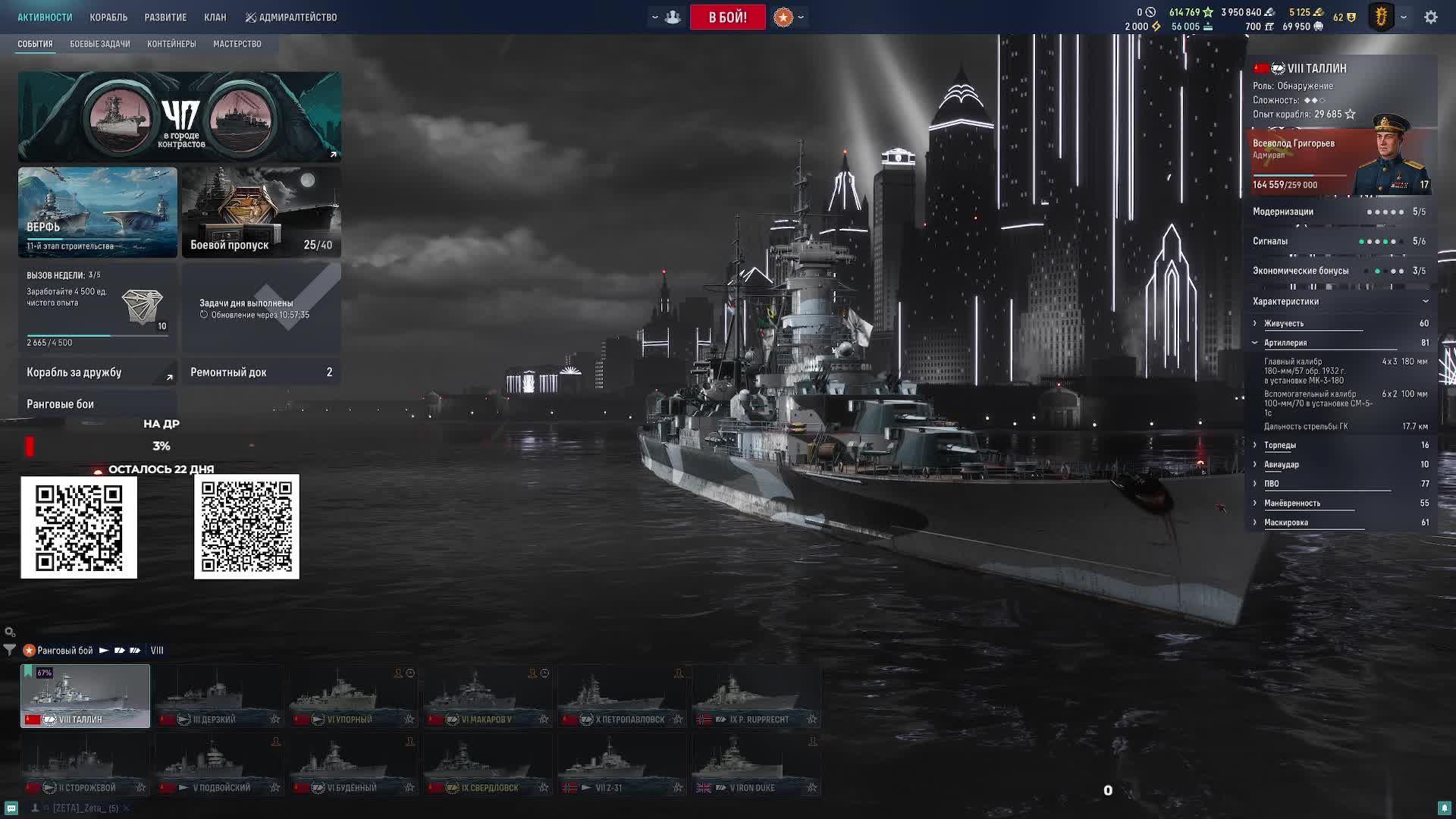This screenshot has width=1456, height=819.
Task: Open the ВЕРФЬ shipyard event tile
Action: coord(98,212)
